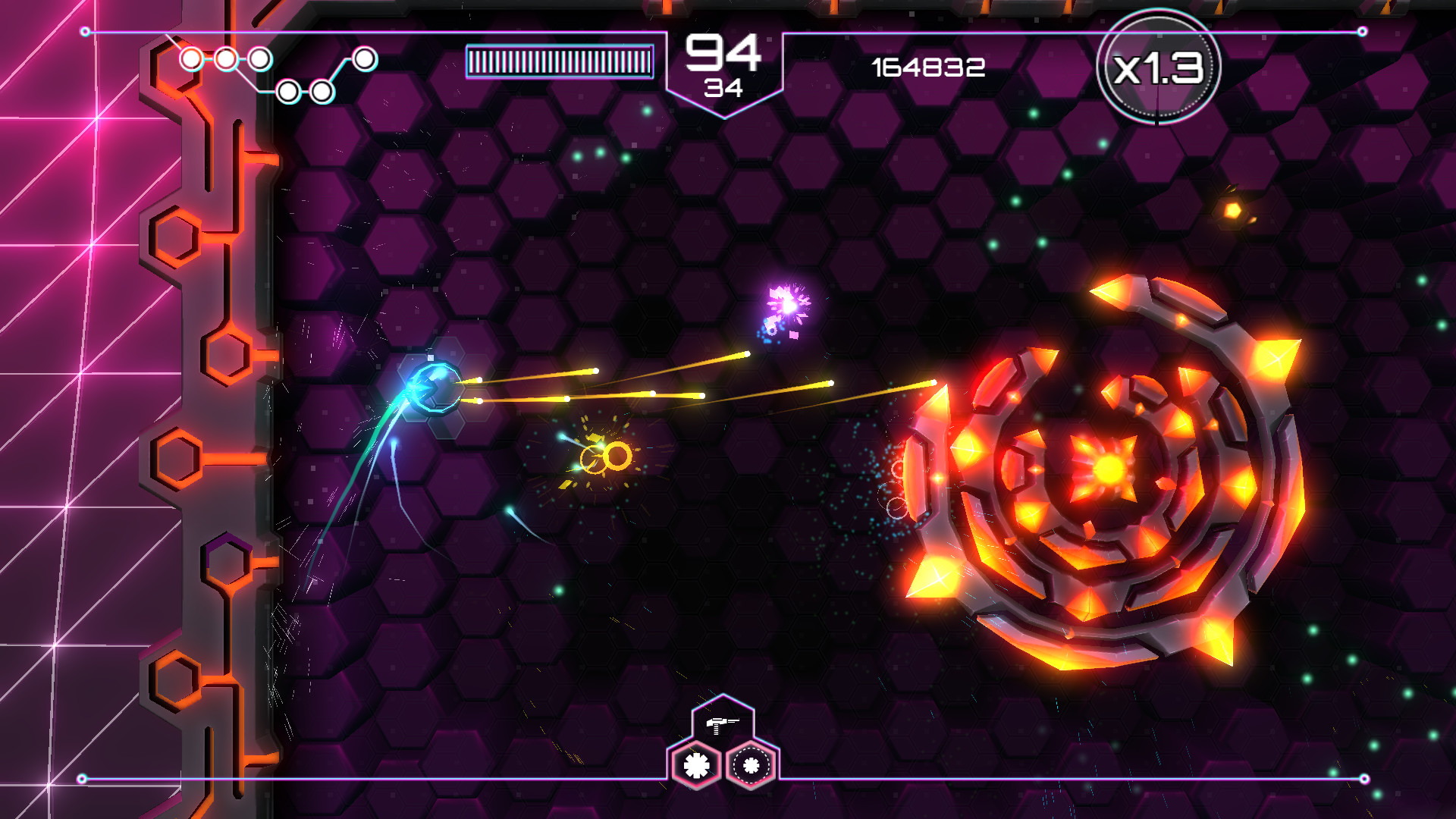This screenshot has height=819, width=1456.
Task: Toggle the left node on the lower path branch
Action: [287, 91]
